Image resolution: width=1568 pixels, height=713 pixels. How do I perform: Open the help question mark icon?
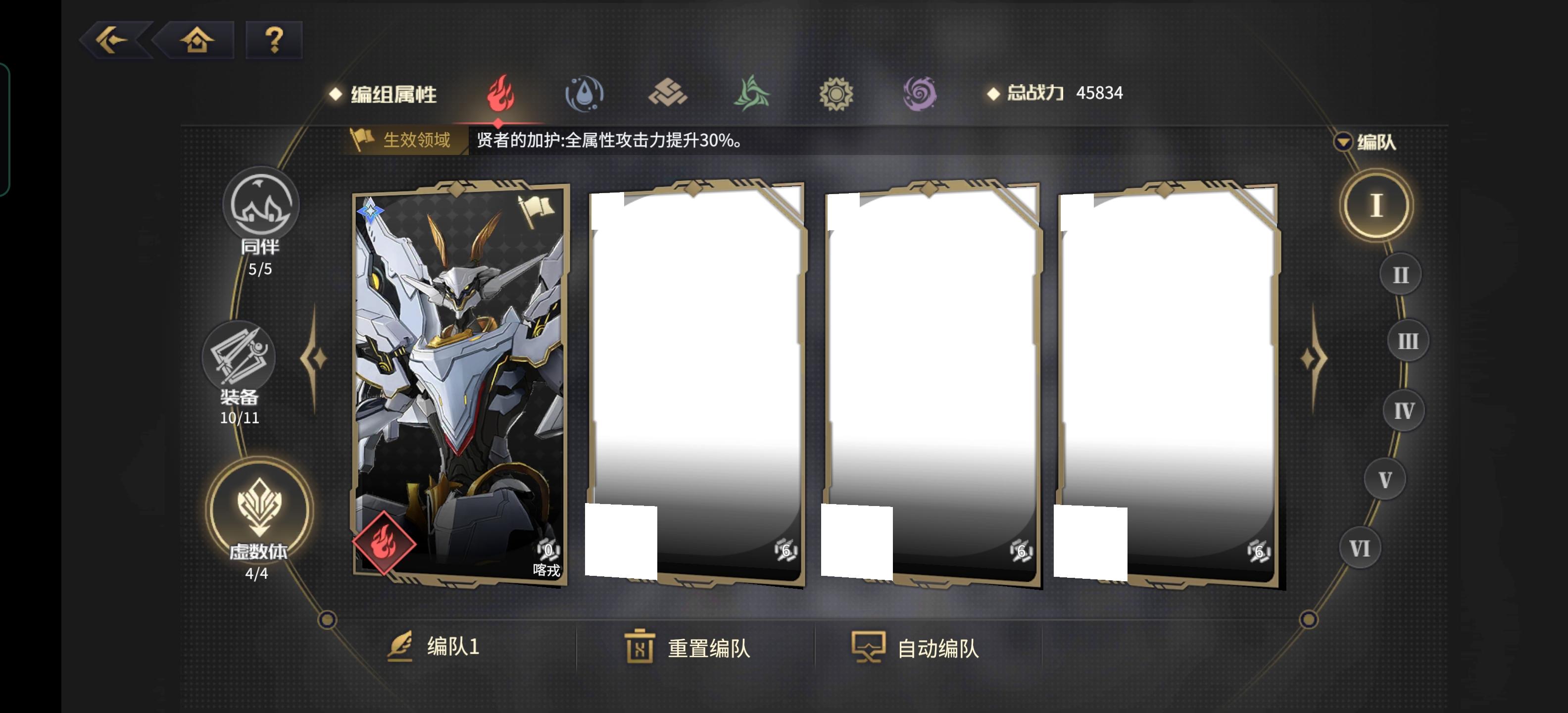coord(273,40)
